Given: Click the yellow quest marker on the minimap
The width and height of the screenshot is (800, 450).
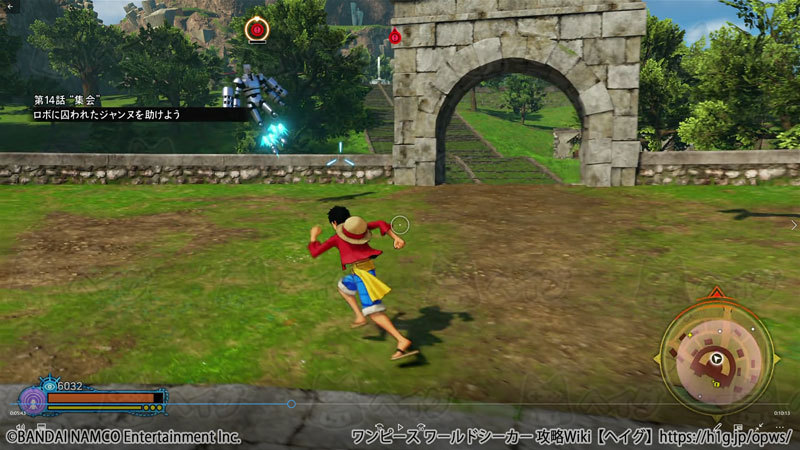Looking at the screenshot, I should (x=716, y=381).
